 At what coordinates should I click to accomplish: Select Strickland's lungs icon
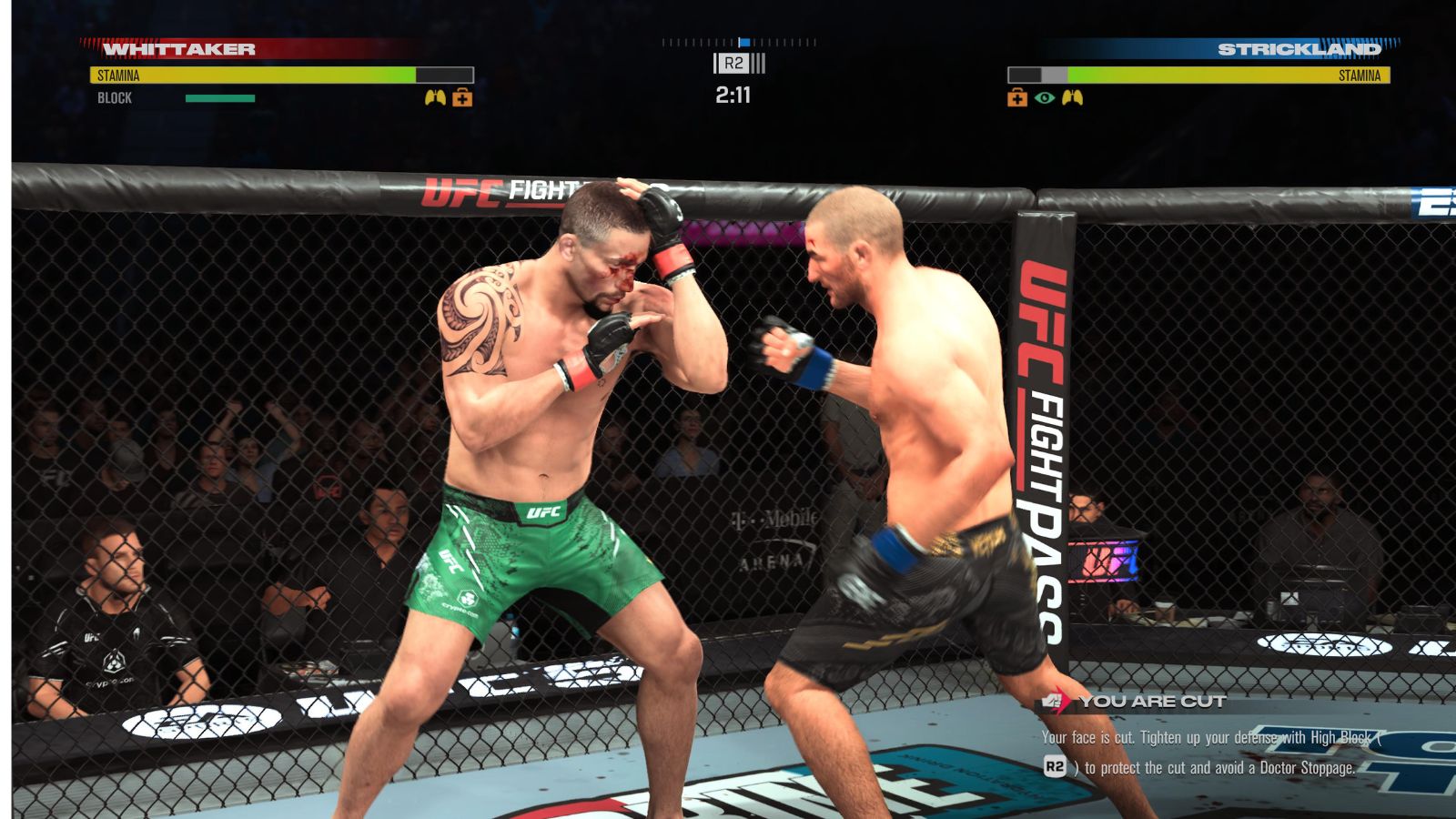(1073, 97)
